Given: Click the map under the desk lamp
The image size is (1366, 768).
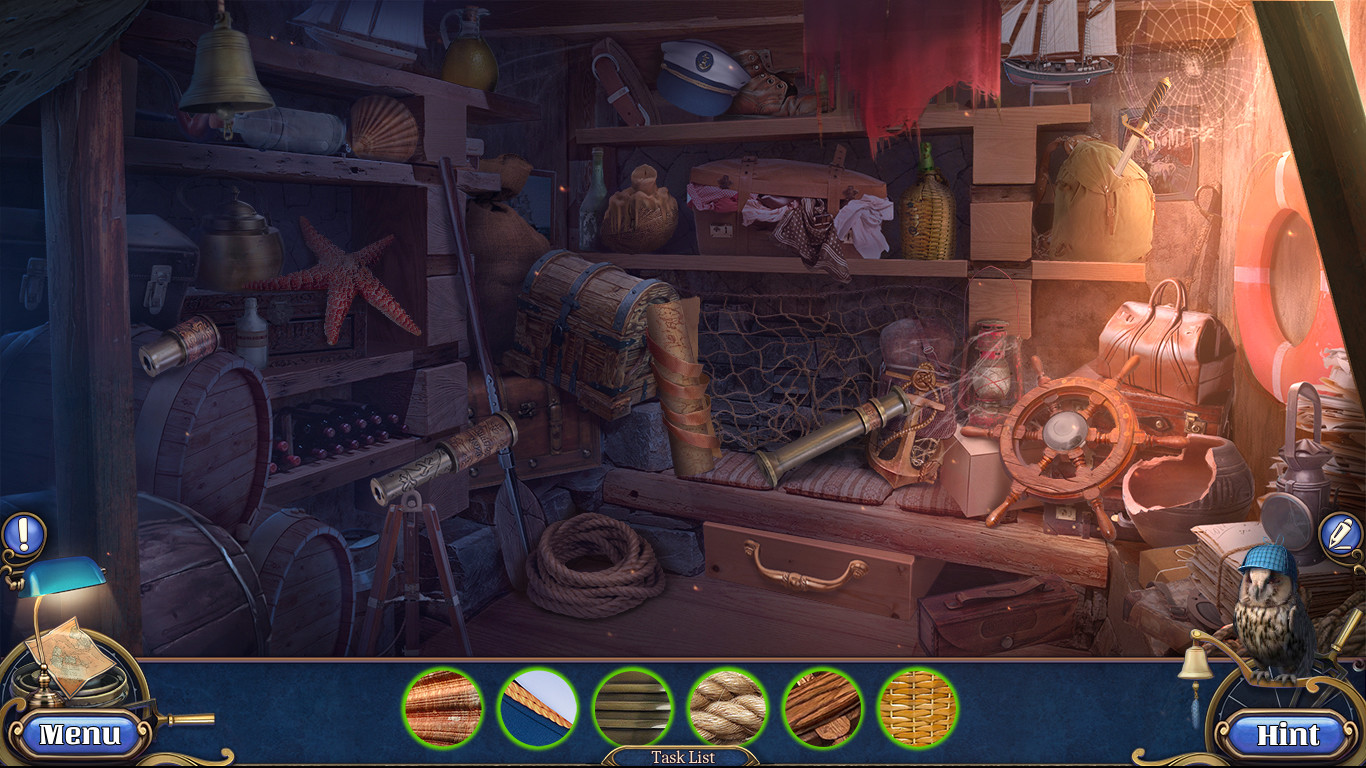Looking at the screenshot, I should pos(70,655).
